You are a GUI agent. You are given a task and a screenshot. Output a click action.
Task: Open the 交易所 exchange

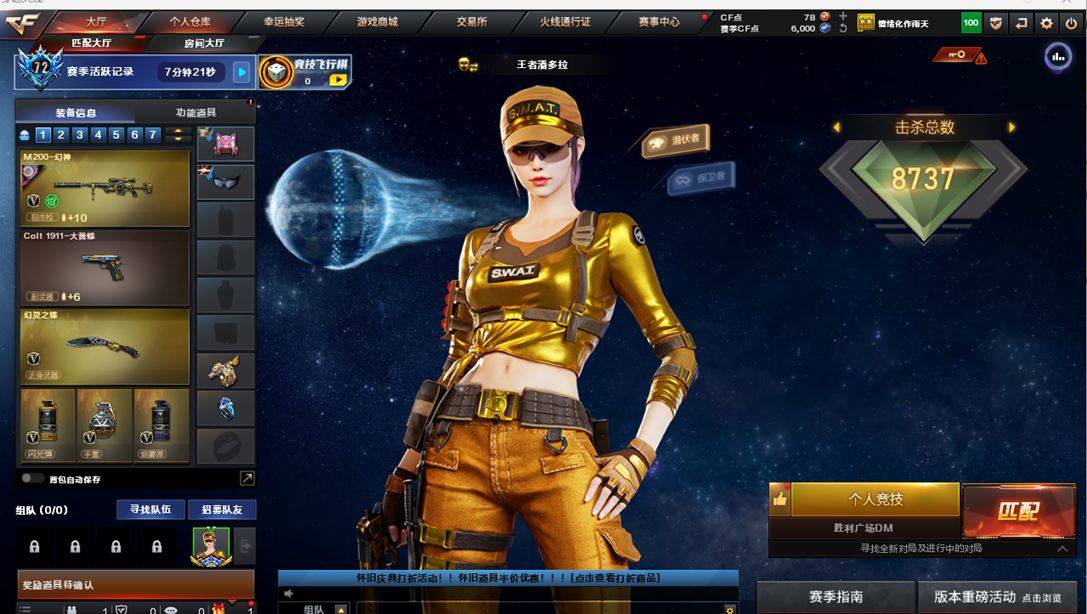coord(471,21)
